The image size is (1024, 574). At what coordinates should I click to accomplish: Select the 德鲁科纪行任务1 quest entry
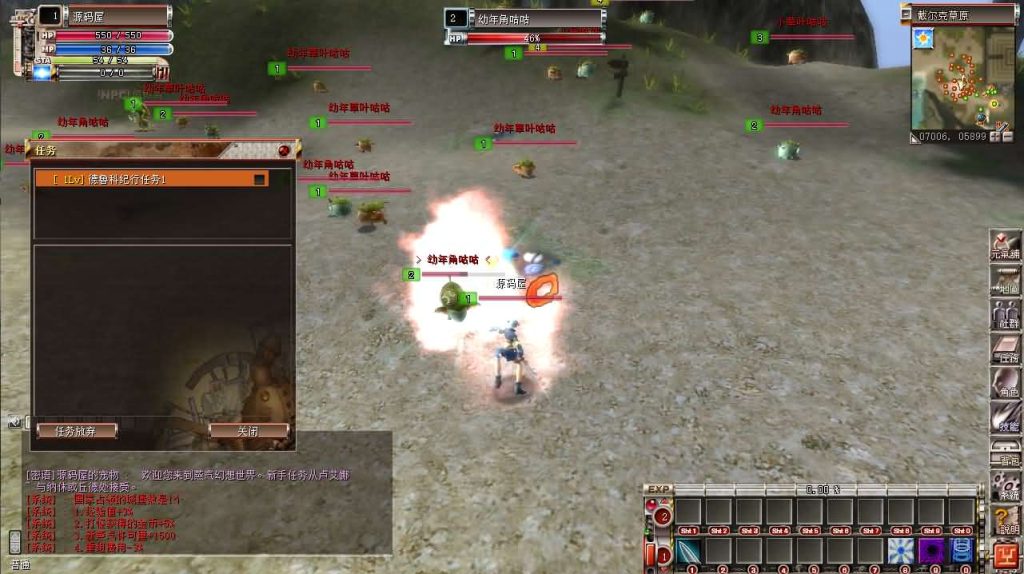[150, 179]
